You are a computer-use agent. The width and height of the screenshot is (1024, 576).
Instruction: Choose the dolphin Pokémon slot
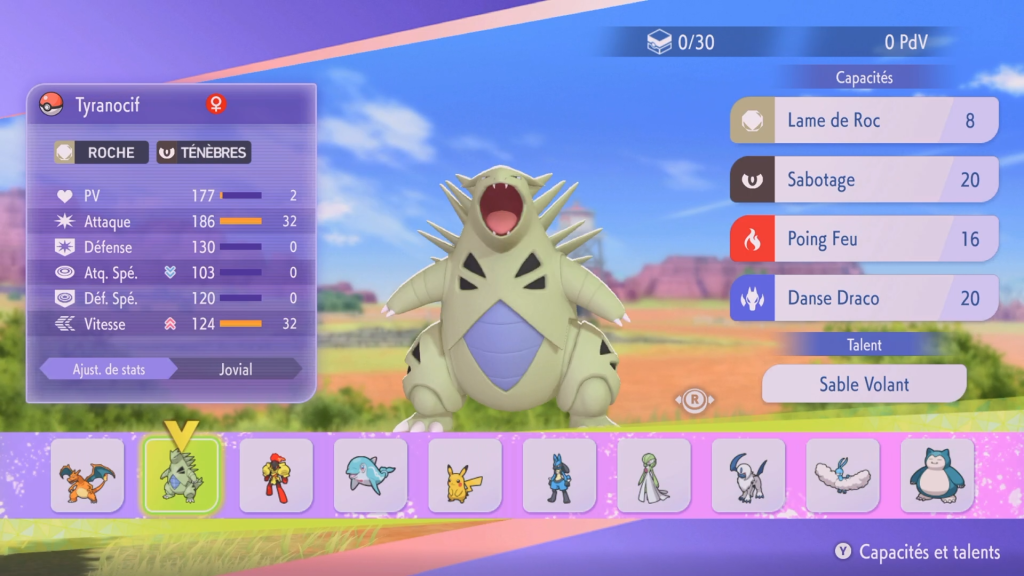(370, 475)
